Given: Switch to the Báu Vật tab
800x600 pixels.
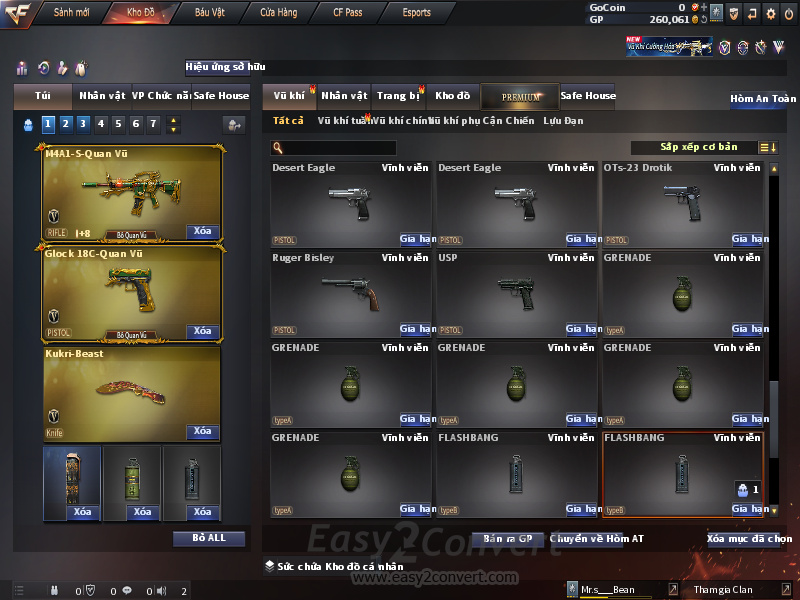Looking at the screenshot, I should click(x=209, y=13).
